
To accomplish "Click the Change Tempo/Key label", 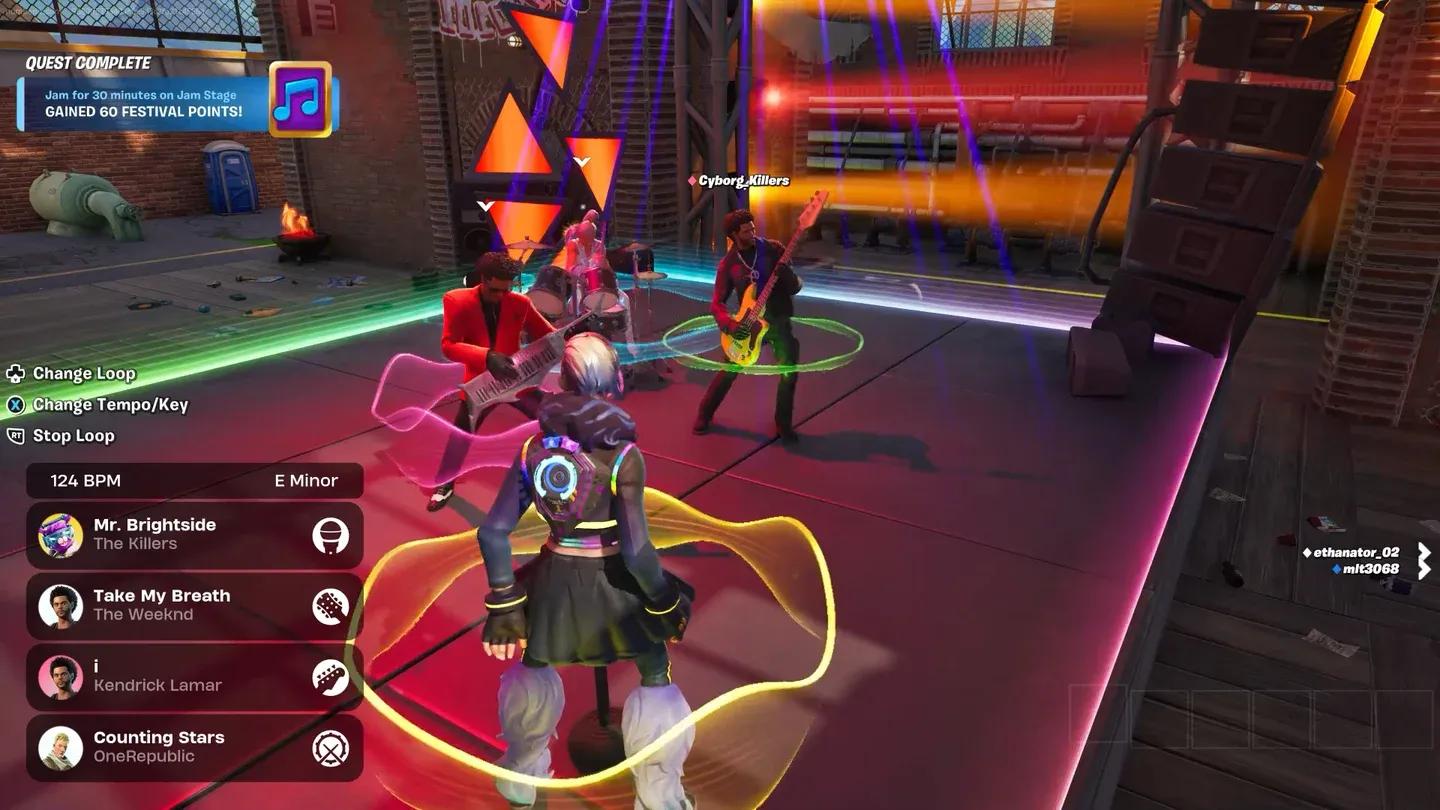I will click(x=108, y=404).
